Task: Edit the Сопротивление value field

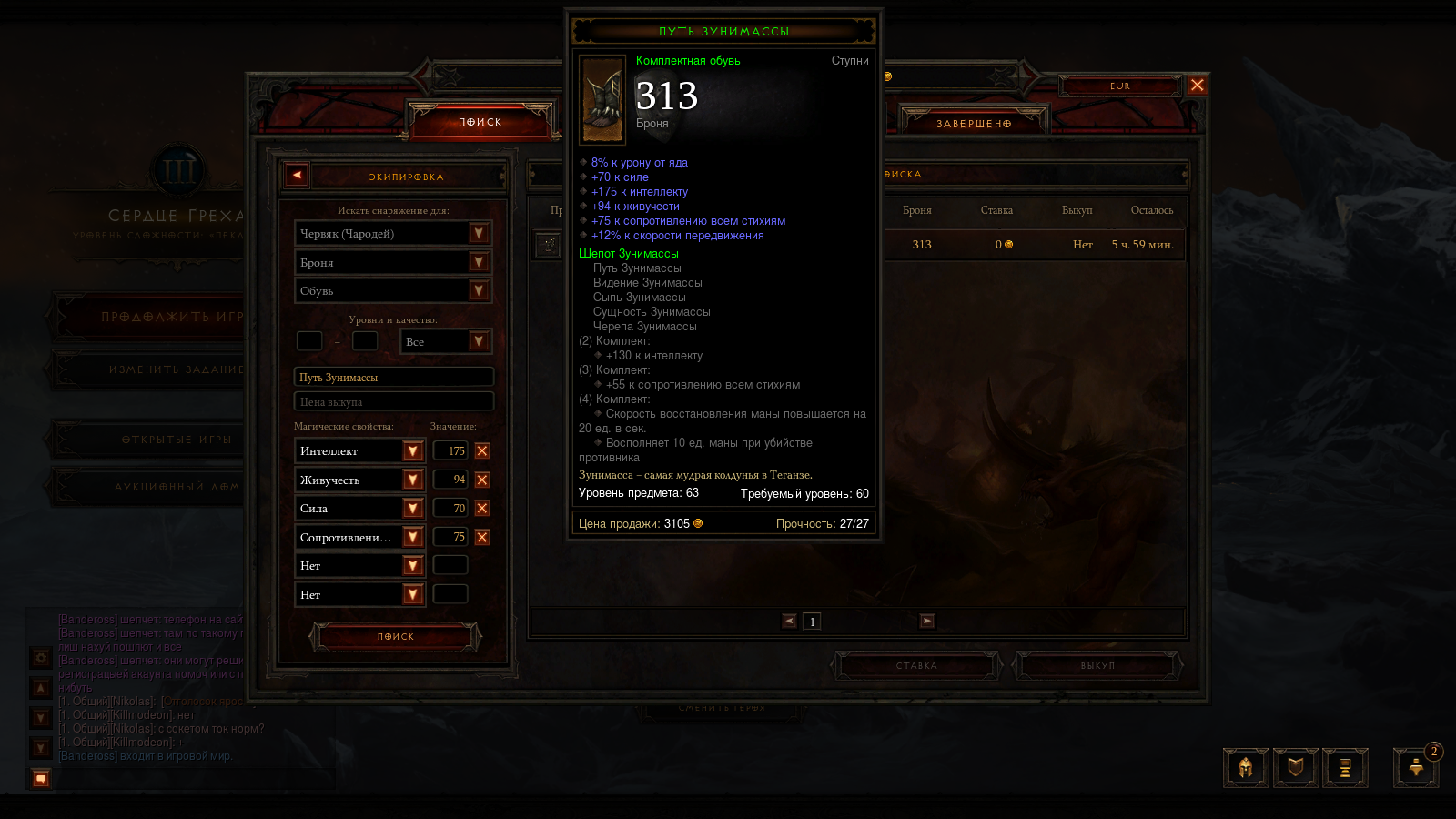Action: tap(450, 537)
